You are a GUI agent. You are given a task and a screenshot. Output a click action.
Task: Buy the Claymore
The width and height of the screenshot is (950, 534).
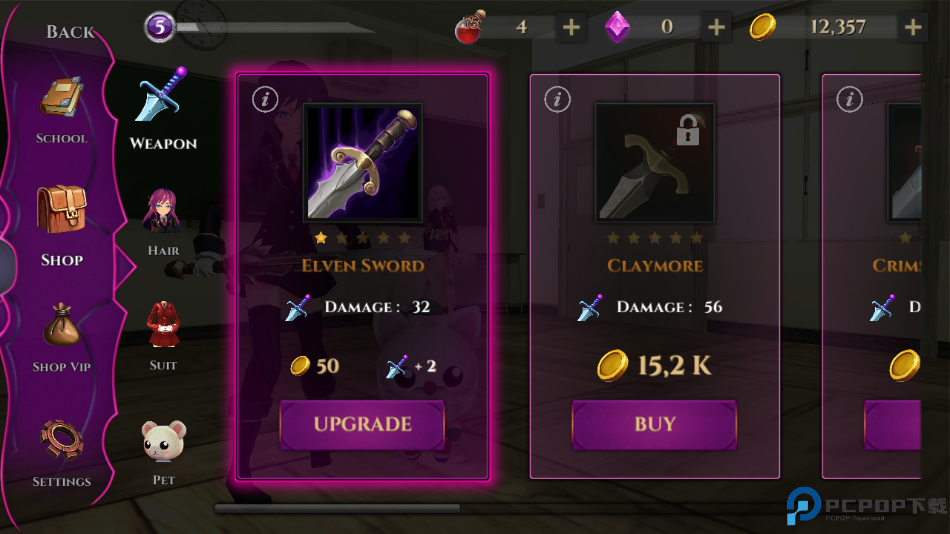(654, 424)
